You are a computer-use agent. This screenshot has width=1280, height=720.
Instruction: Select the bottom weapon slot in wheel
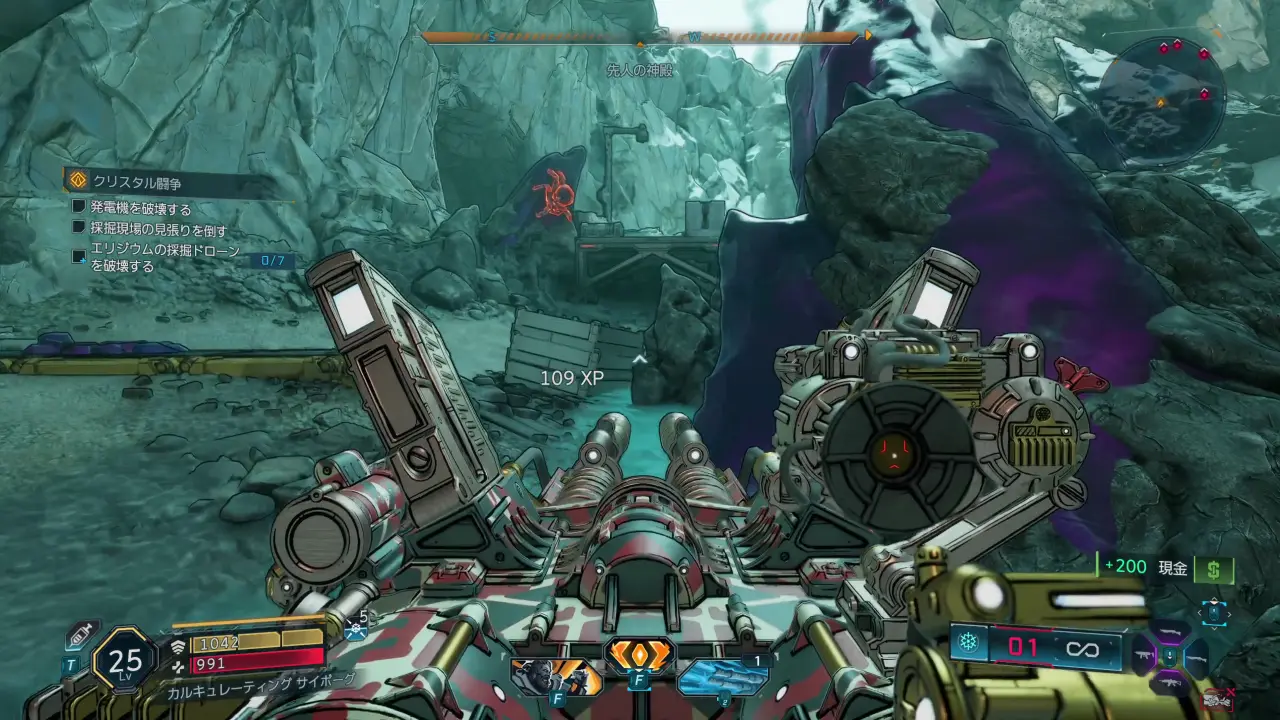pos(1170,682)
